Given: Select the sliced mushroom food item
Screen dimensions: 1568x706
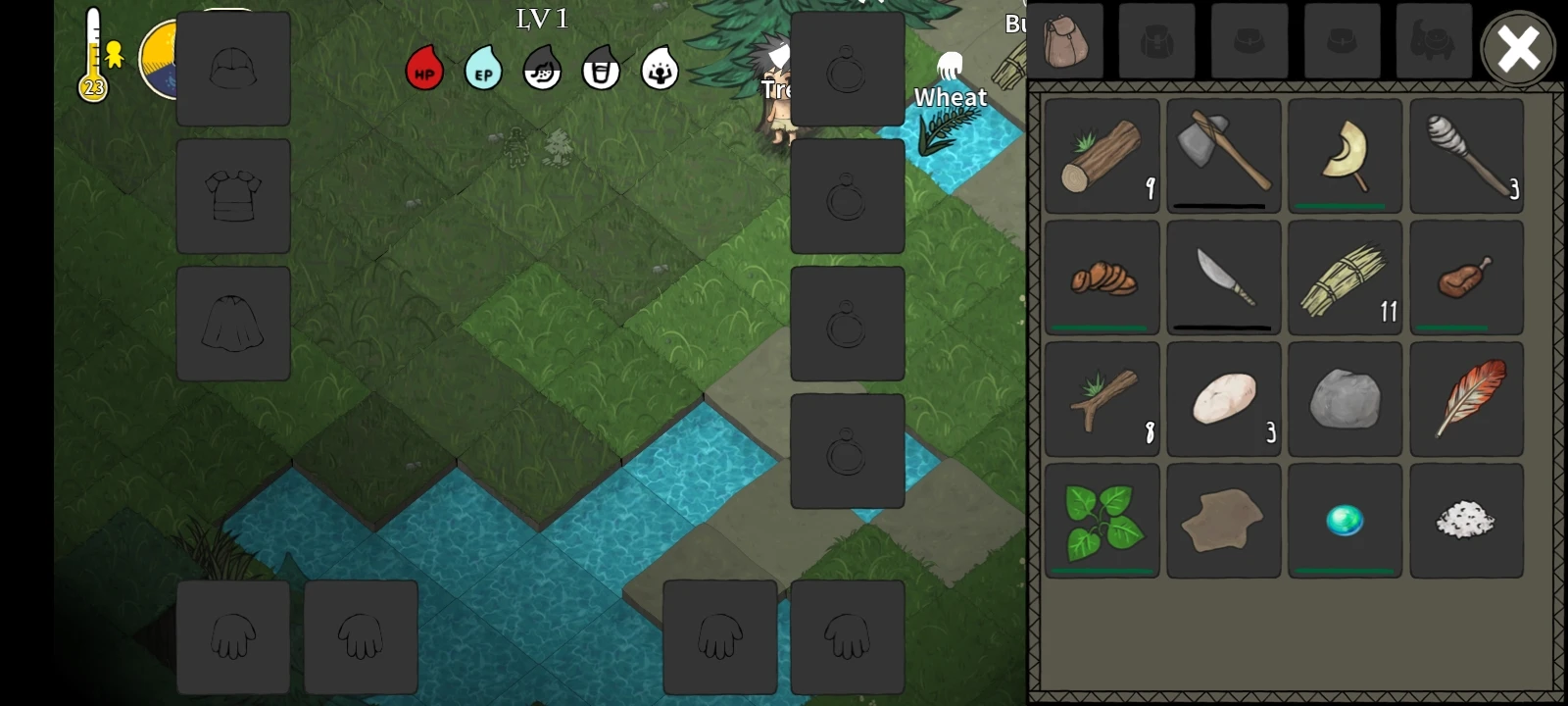Looking at the screenshot, I should (x=1102, y=277).
